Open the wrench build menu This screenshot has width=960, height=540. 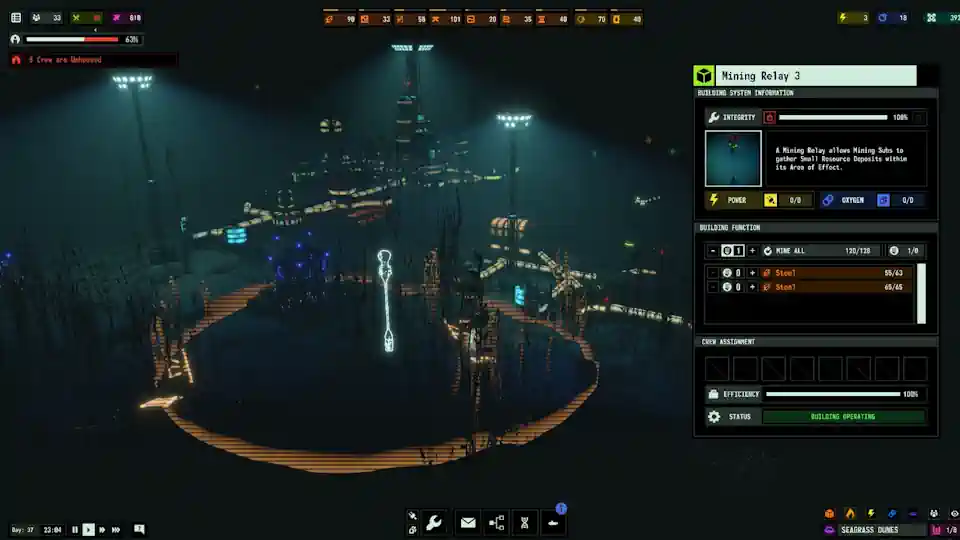pos(434,522)
